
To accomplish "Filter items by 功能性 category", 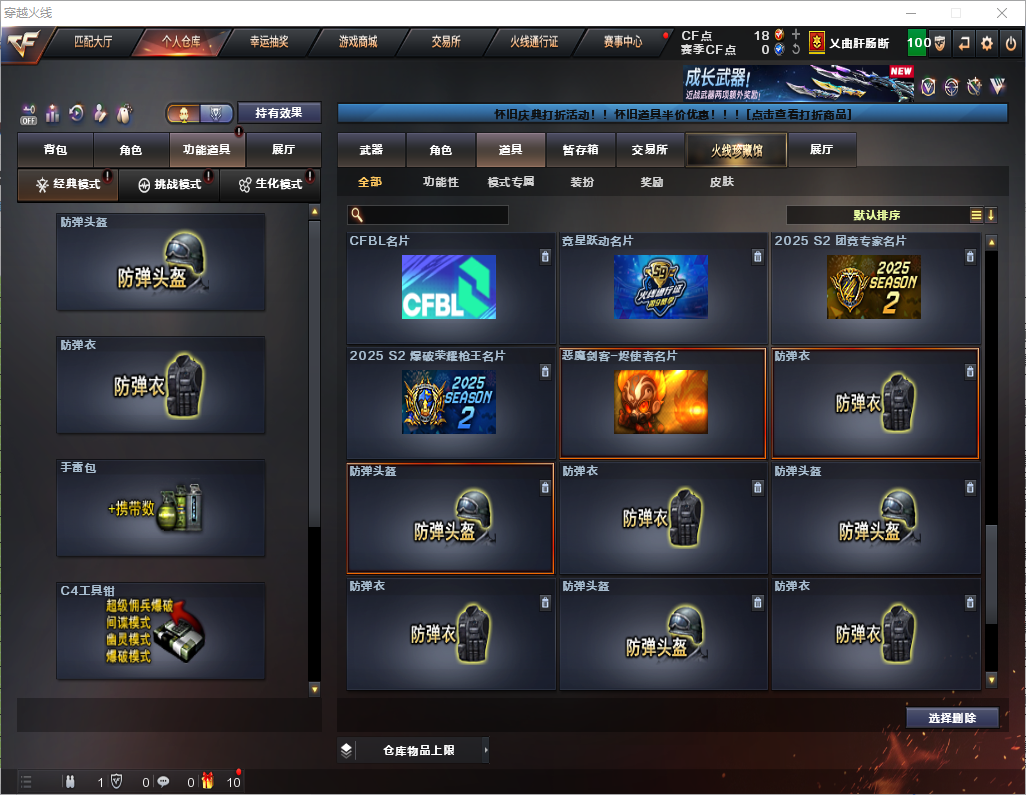I will coord(440,182).
